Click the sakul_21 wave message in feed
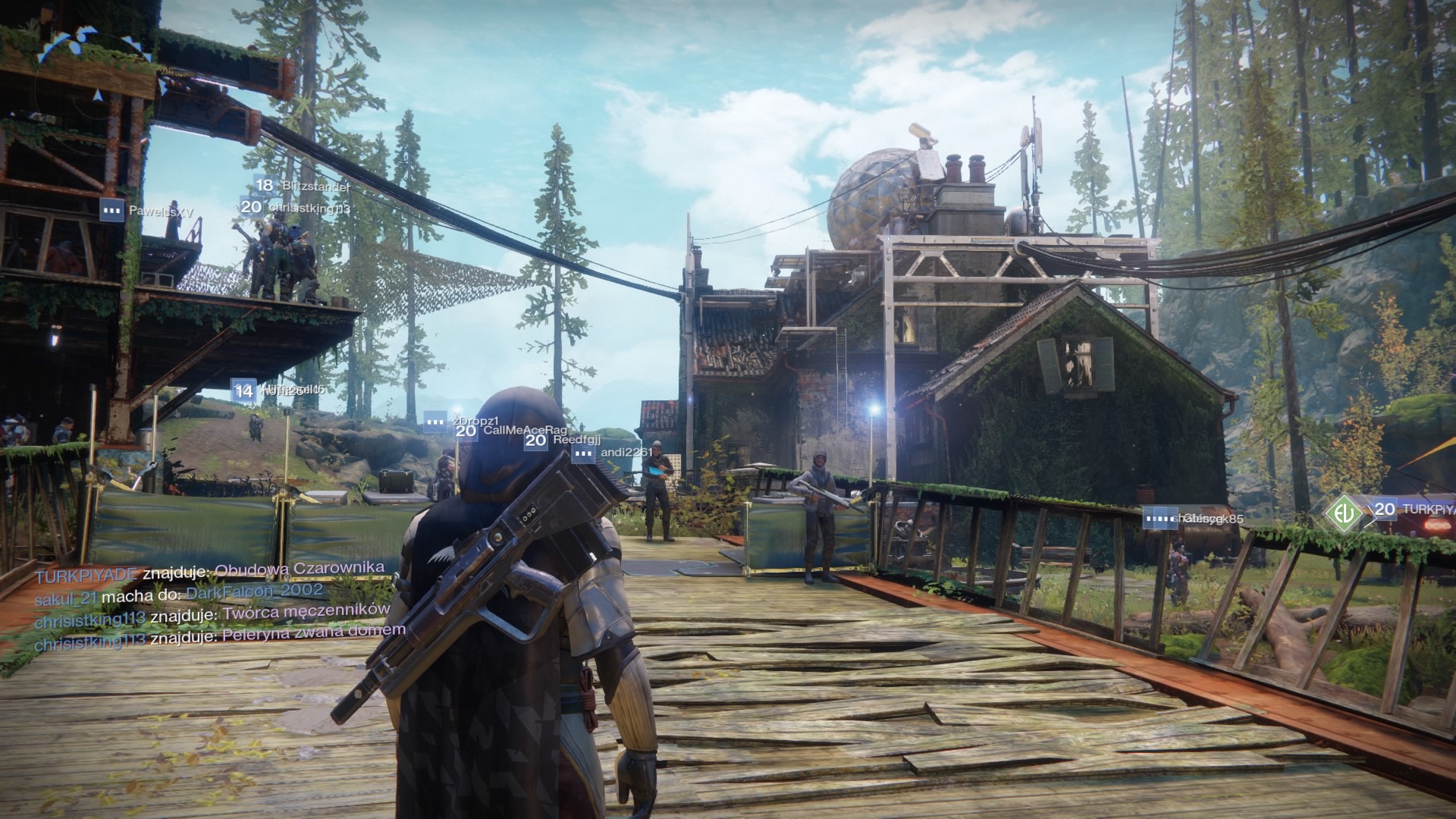The image size is (1456, 819). click(179, 594)
